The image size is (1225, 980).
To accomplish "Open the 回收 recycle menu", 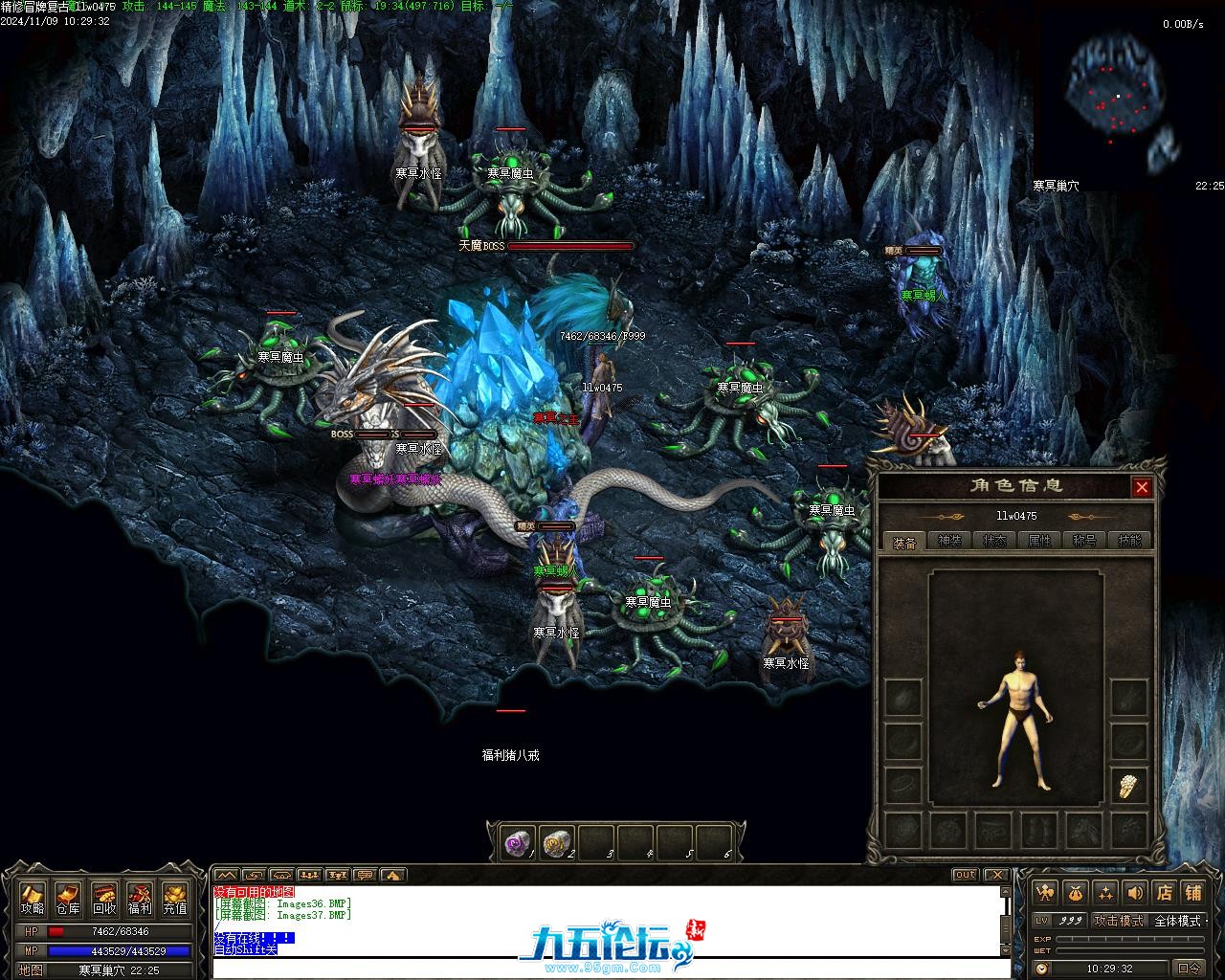I will (103, 898).
